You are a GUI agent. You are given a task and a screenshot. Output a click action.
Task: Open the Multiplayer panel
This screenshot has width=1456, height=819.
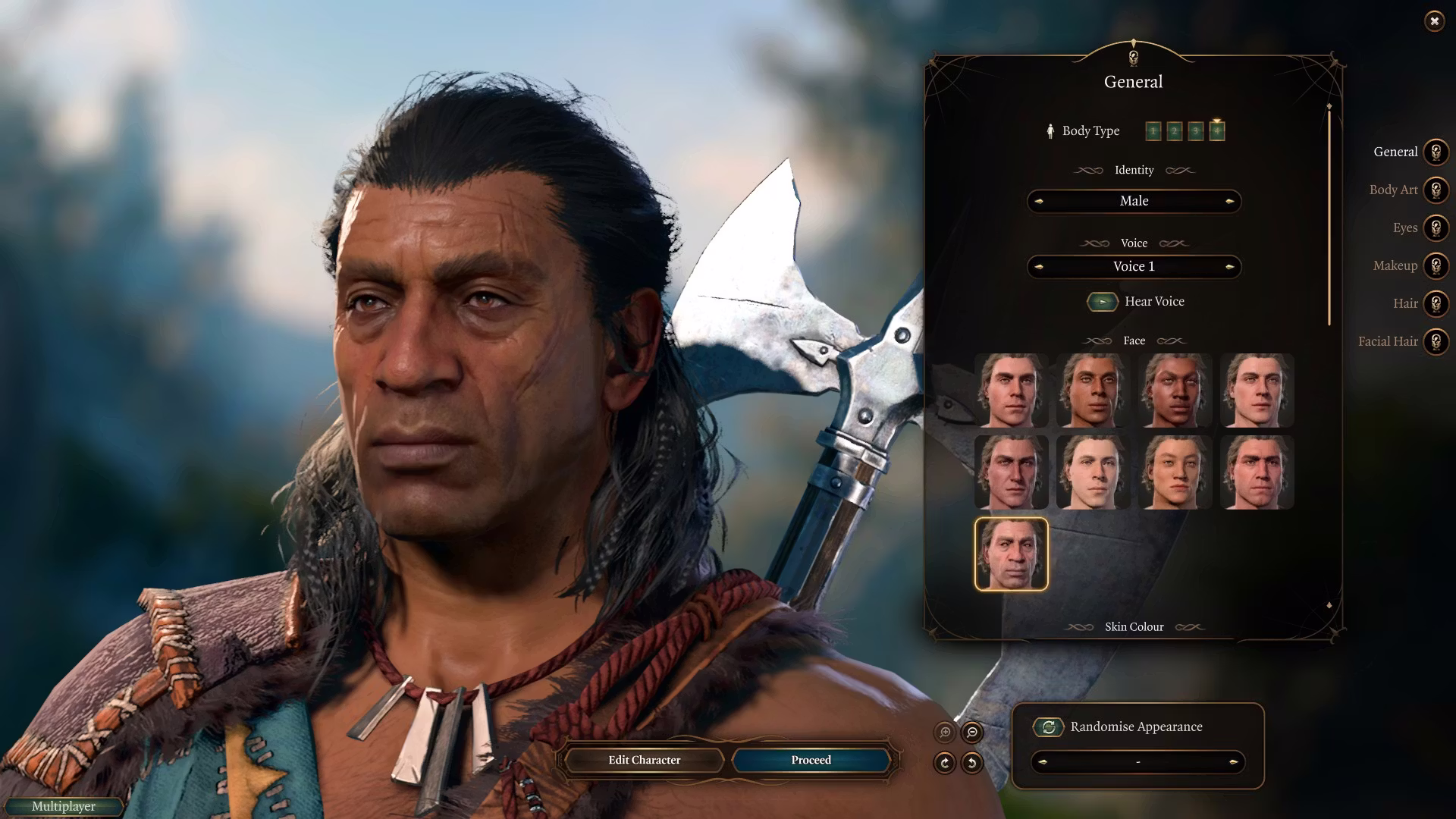pyautogui.click(x=64, y=806)
